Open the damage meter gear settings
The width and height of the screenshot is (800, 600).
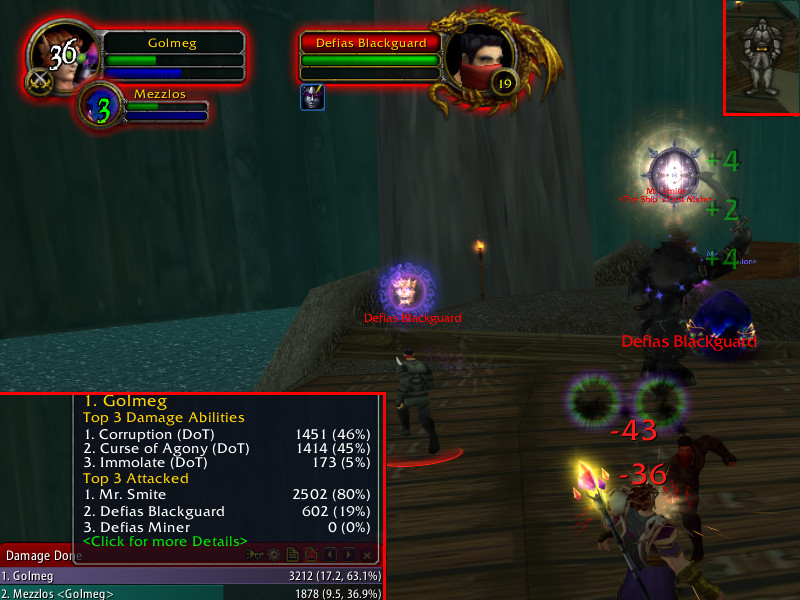click(272, 554)
